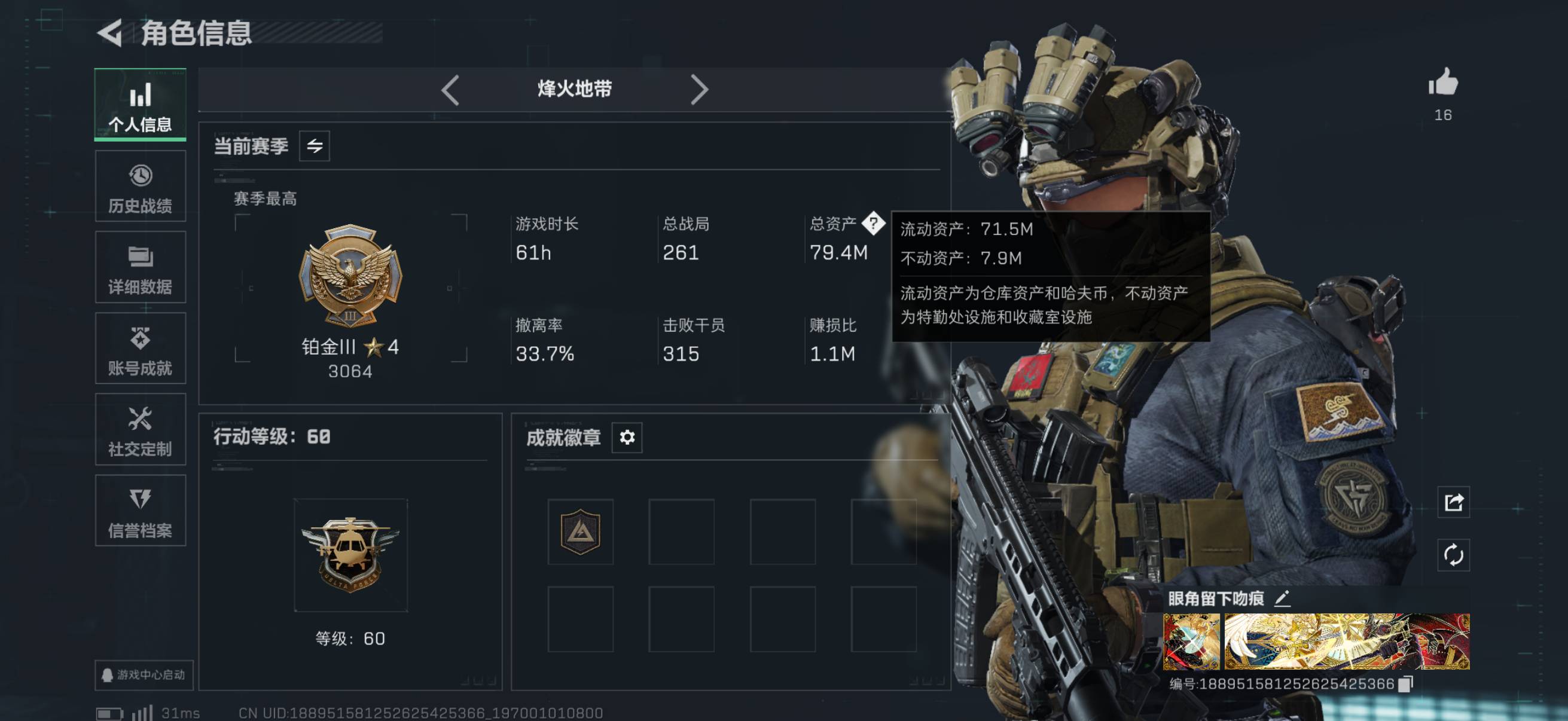Edit the nickname 眼角留下吻痕
The width and height of the screenshot is (1568, 721).
pos(1282,598)
